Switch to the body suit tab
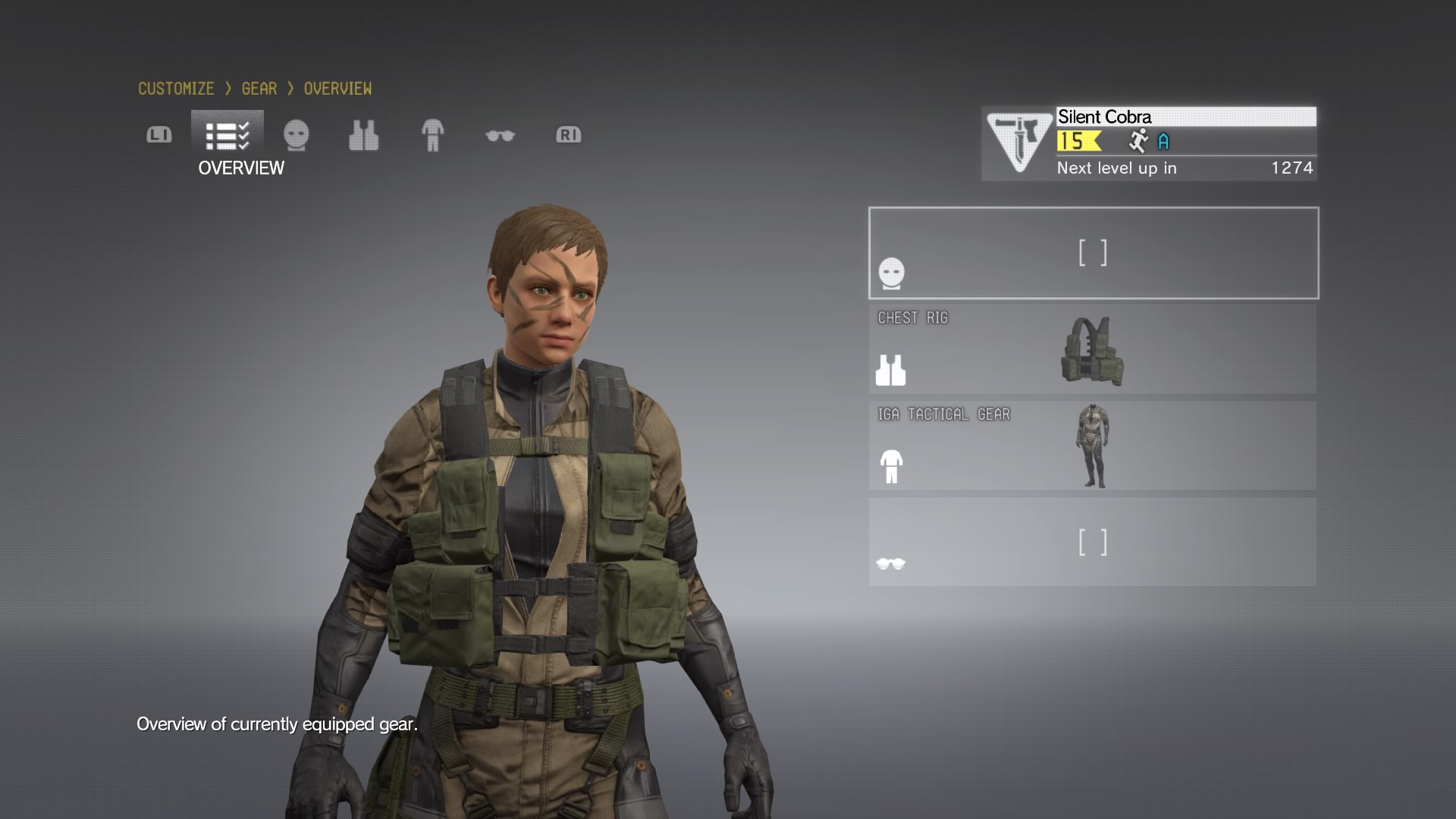1456x819 pixels. click(432, 136)
